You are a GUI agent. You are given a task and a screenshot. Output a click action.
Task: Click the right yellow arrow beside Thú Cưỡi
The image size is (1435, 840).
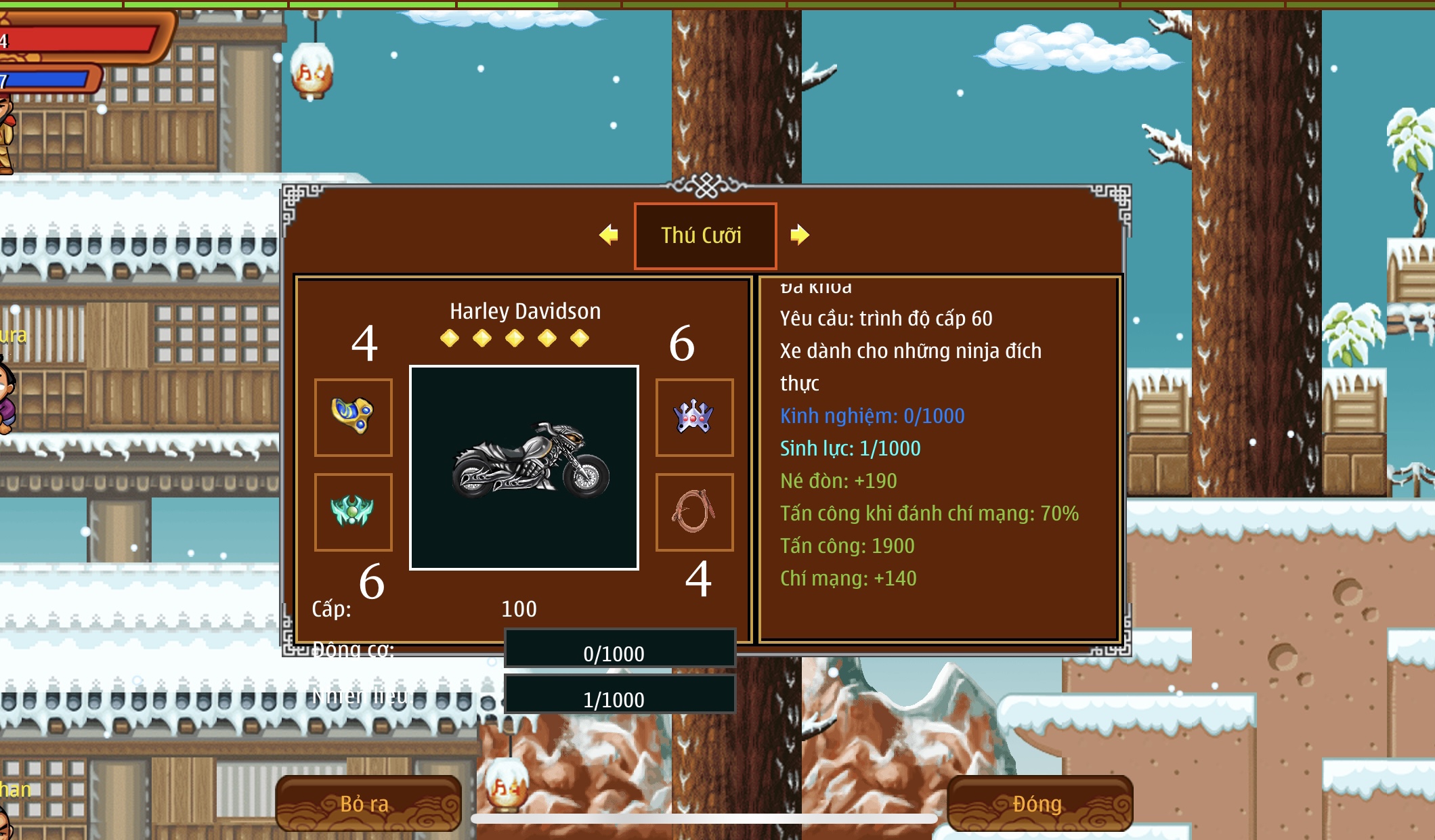tap(799, 235)
